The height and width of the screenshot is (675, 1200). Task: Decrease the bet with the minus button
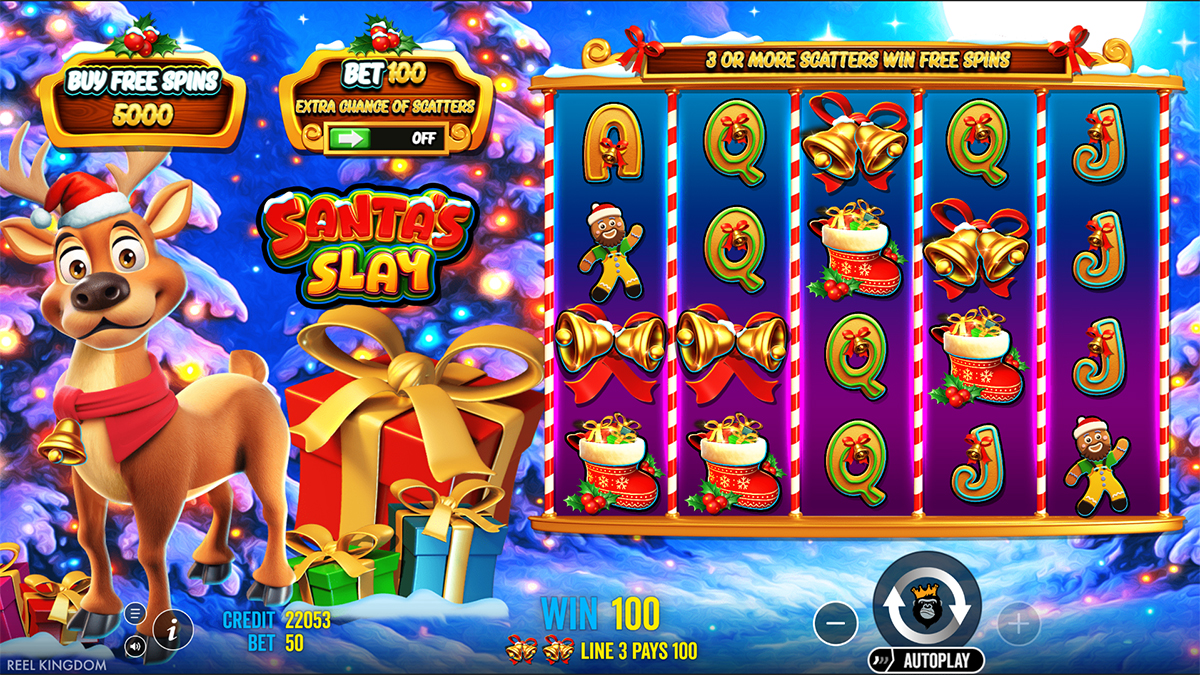point(836,625)
